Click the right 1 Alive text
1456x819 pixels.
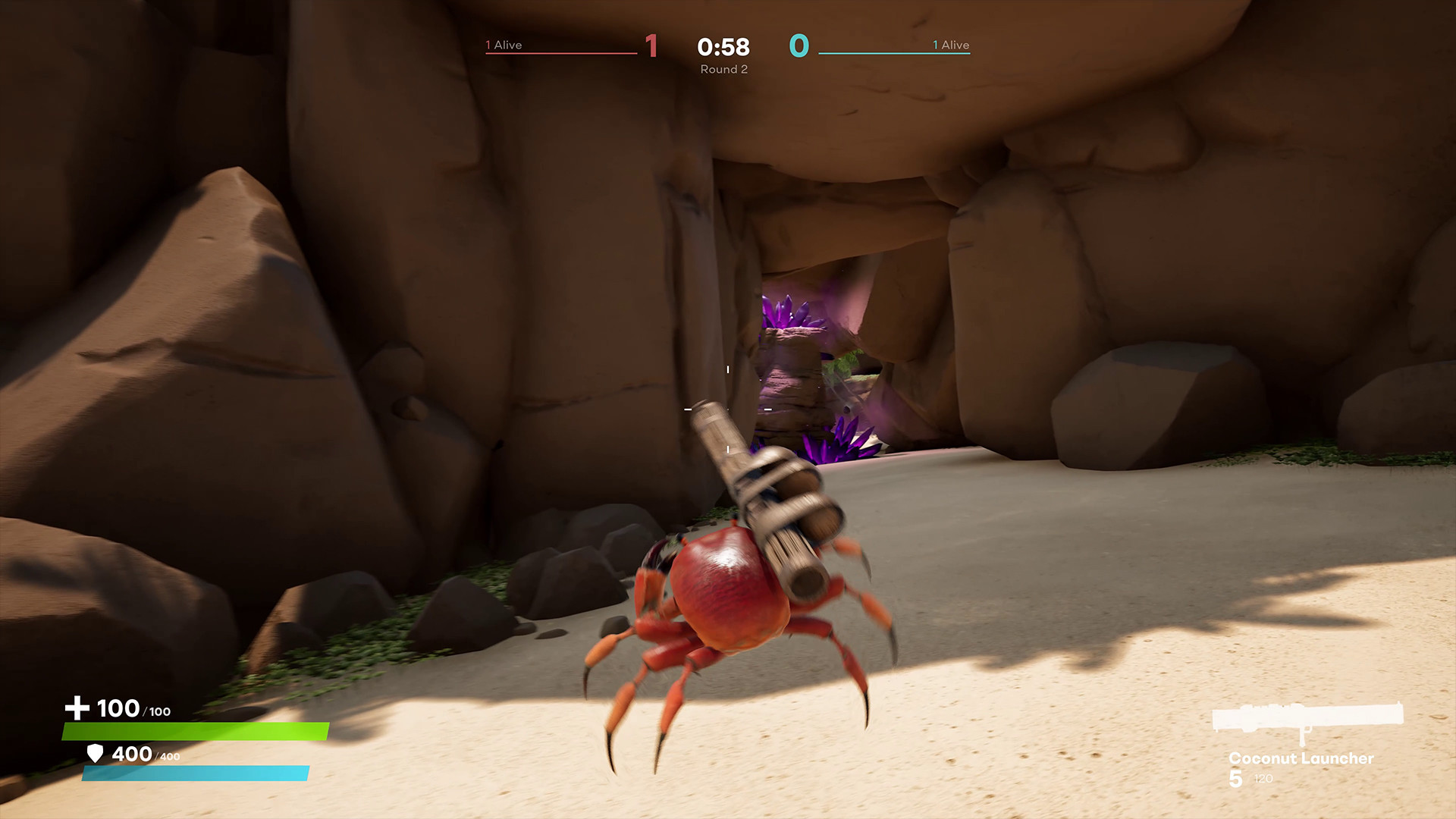950,45
